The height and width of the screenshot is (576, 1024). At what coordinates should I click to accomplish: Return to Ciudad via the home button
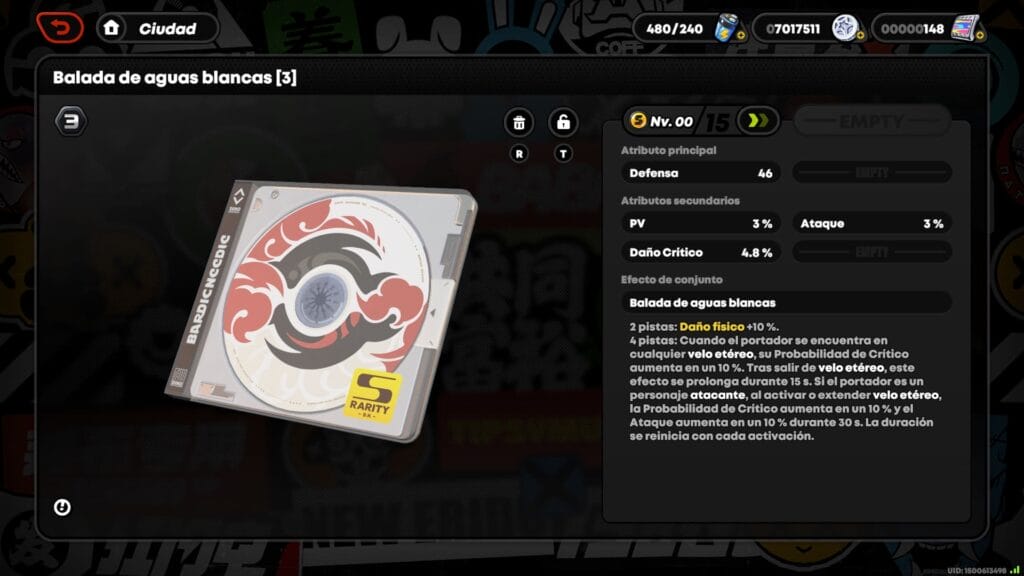coord(112,28)
